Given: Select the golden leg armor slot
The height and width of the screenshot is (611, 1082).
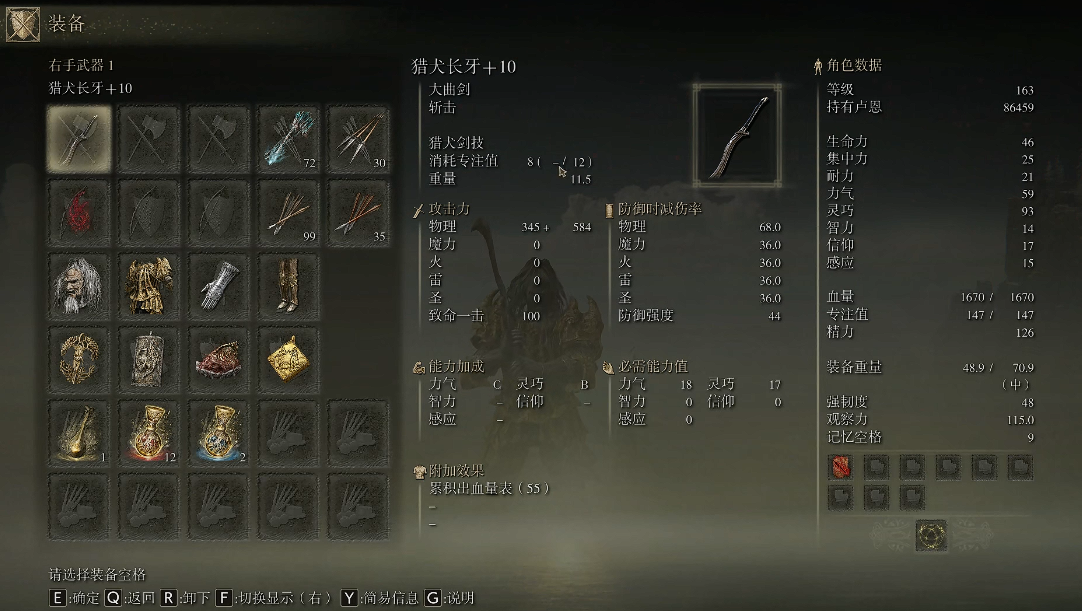Looking at the screenshot, I should pos(289,287).
